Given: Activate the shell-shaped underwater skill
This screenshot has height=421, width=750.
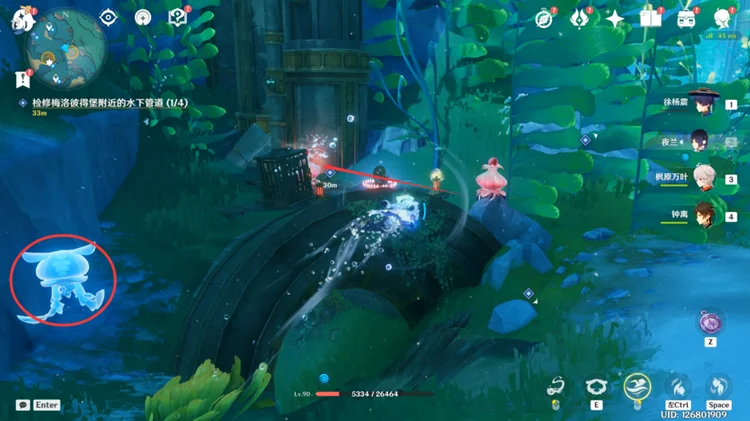Looking at the screenshot, I should point(597,388).
